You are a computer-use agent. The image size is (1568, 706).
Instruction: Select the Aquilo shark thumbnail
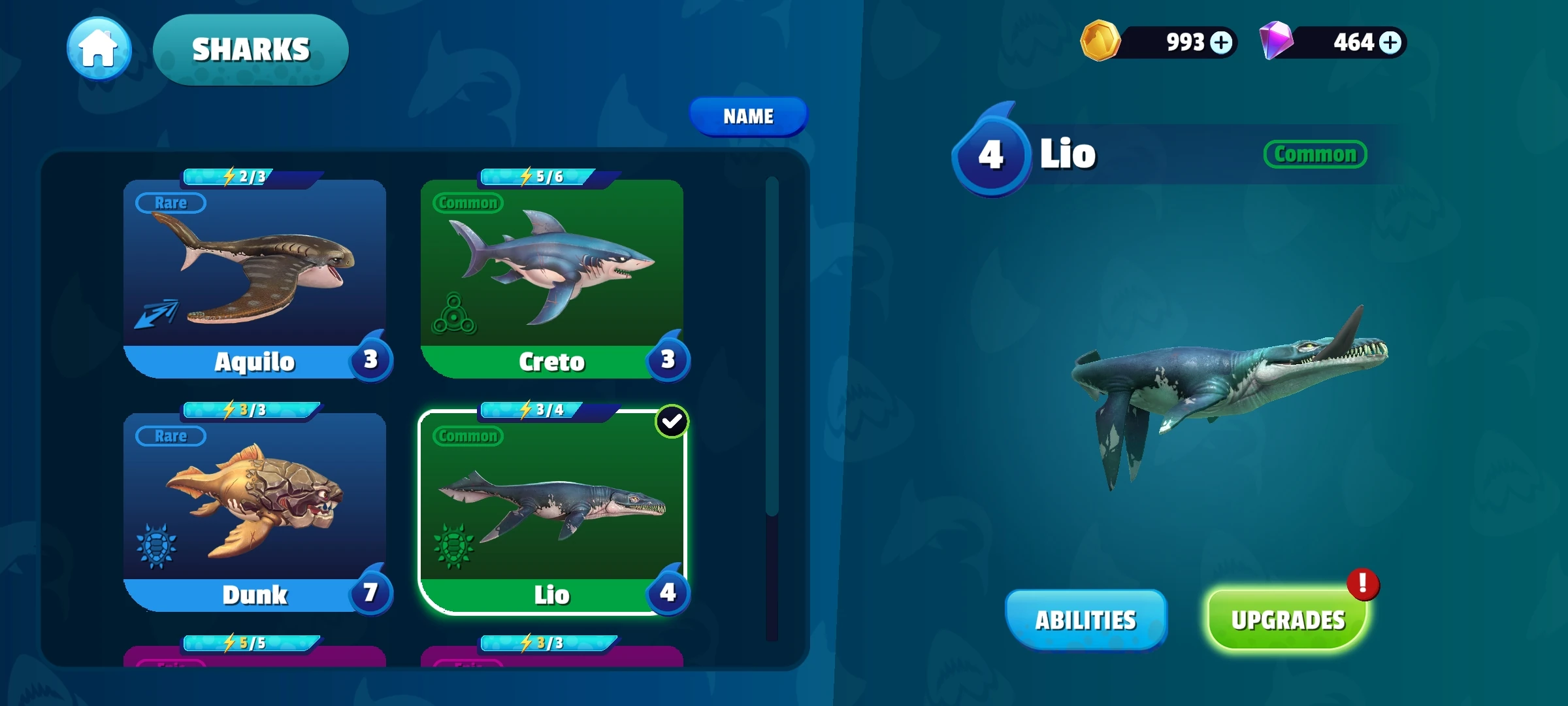pyautogui.click(x=256, y=275)
